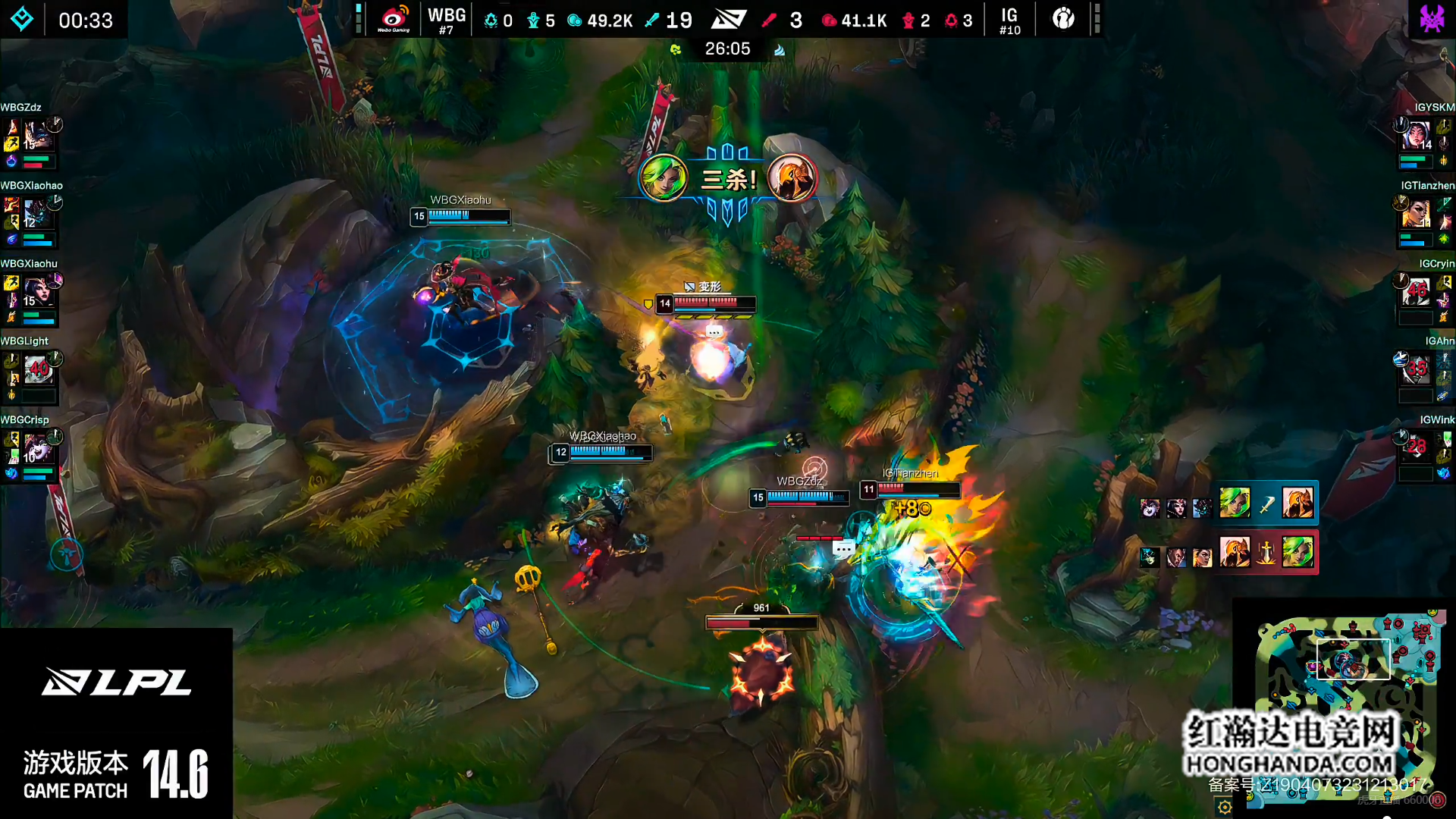Select WBGCrisp's champion portrait
The height and width of the screenshot is (819, 1456).
pyautogui.click(x=37, y=449)
